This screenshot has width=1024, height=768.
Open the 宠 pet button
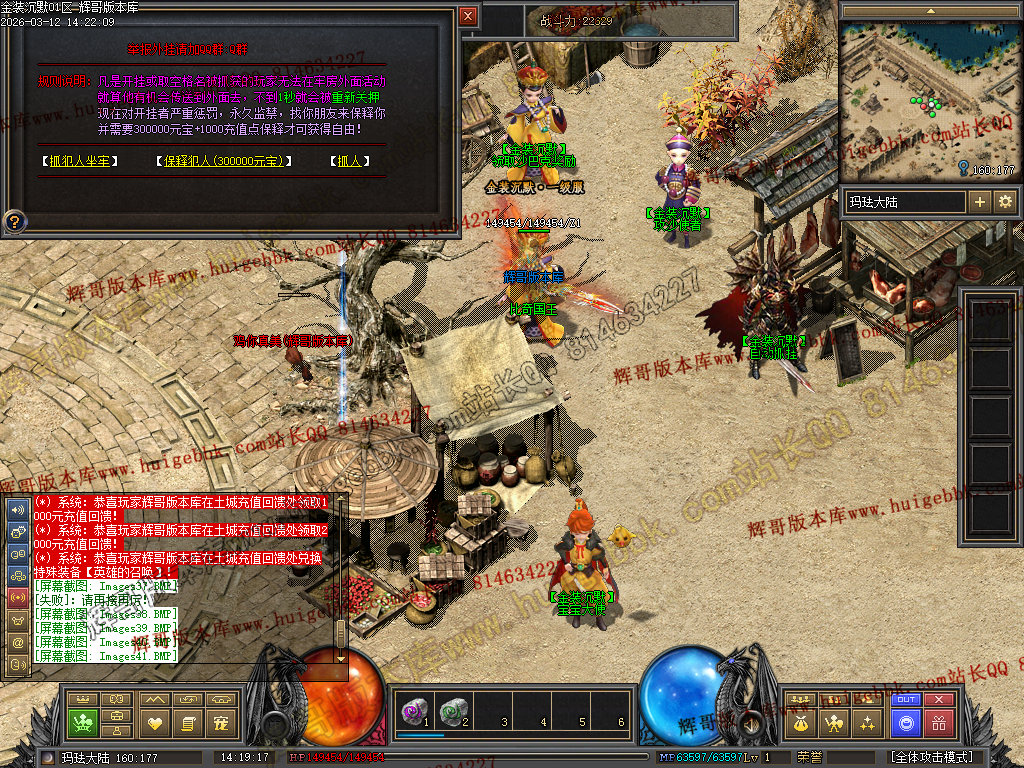pos(221,722)
